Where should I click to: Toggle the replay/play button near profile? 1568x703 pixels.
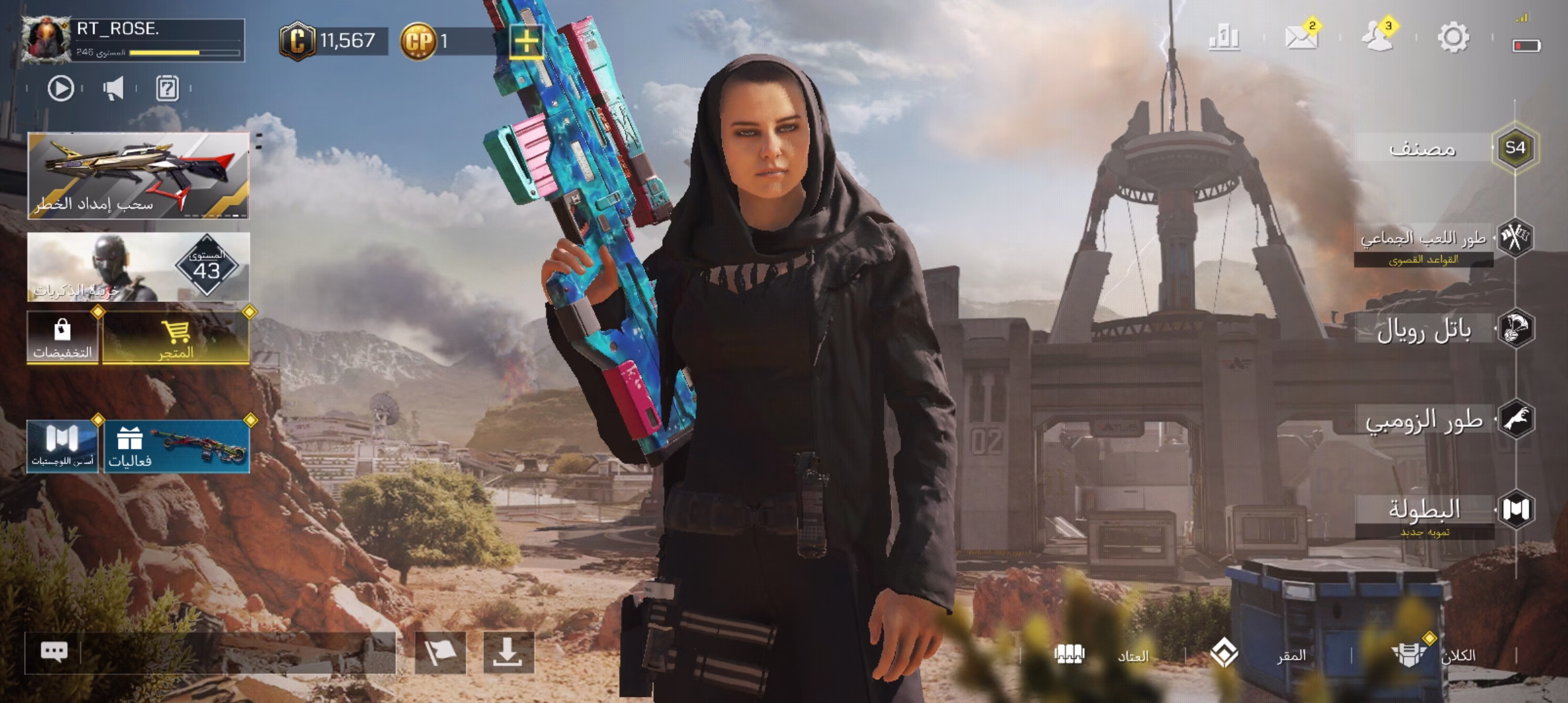59,90
